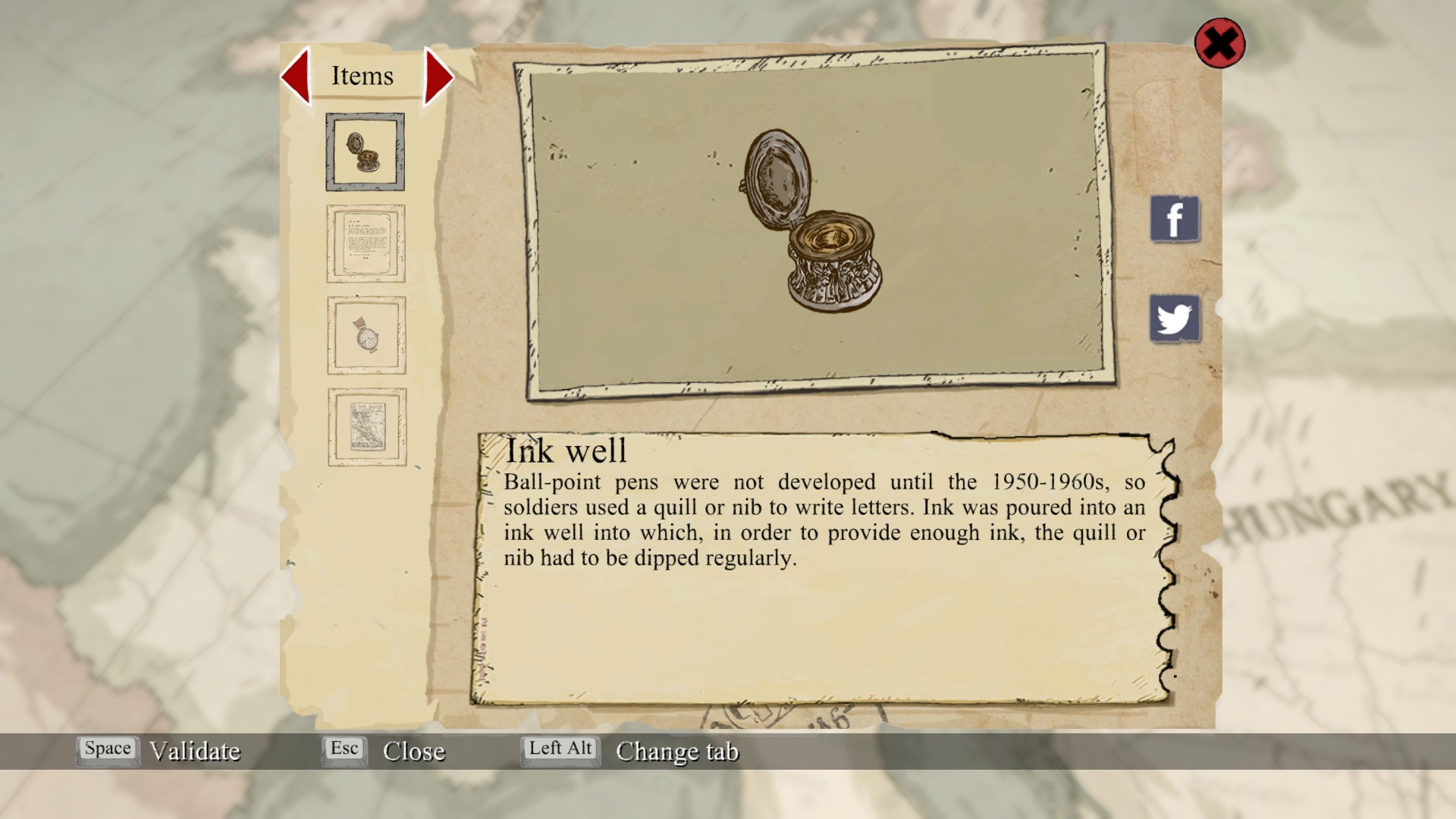
Task: Switch to the previous tab with left arrow
Action: (297, 76)
